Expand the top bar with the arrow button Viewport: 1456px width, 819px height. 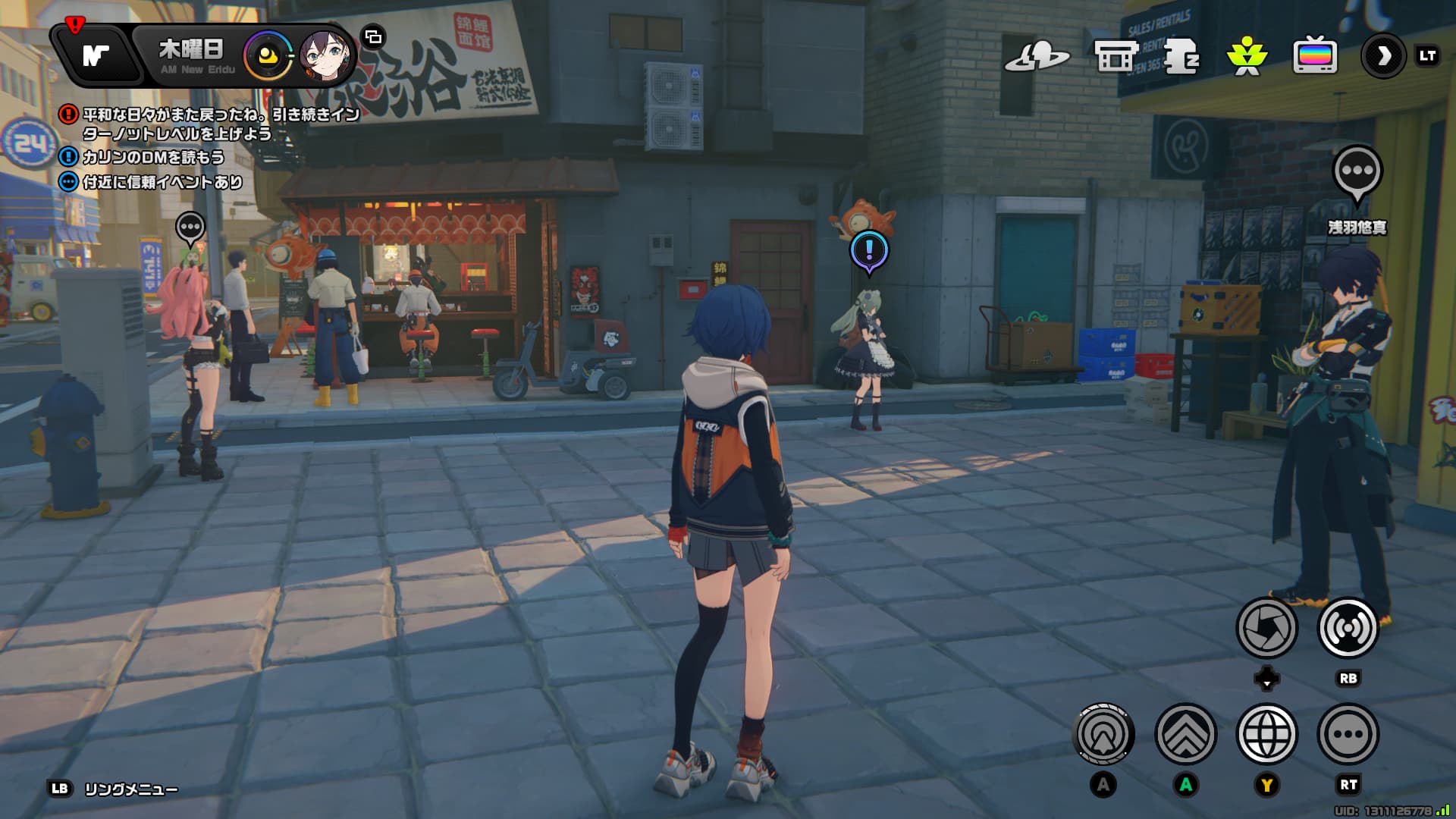pos(1383,56)
